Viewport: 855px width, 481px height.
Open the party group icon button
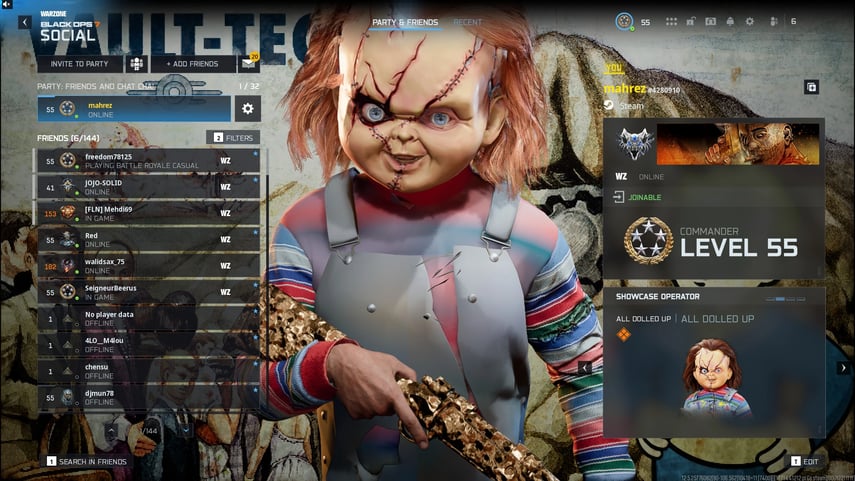(x=137, y=64)
